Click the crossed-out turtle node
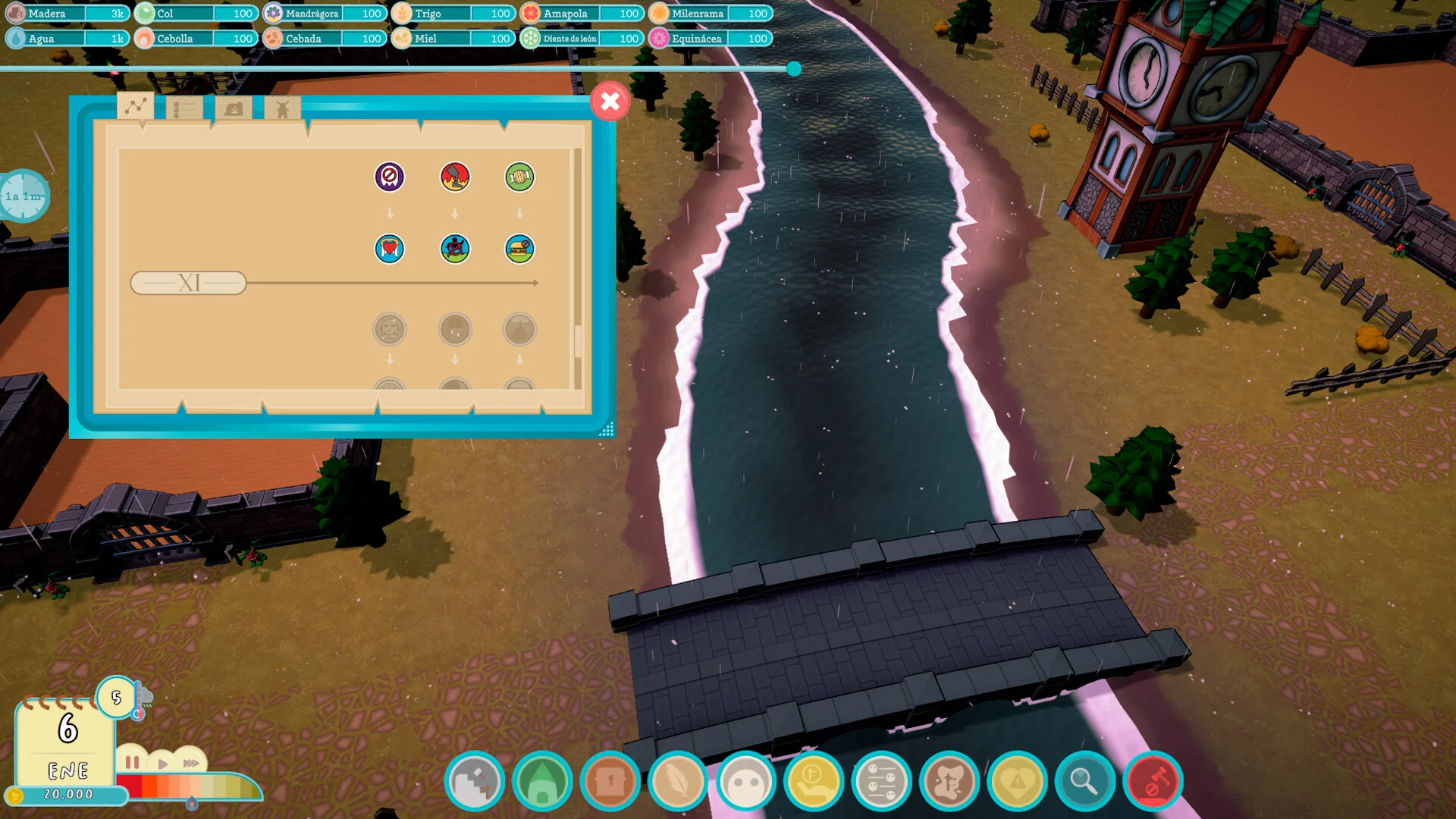 [x=455, y=249]
